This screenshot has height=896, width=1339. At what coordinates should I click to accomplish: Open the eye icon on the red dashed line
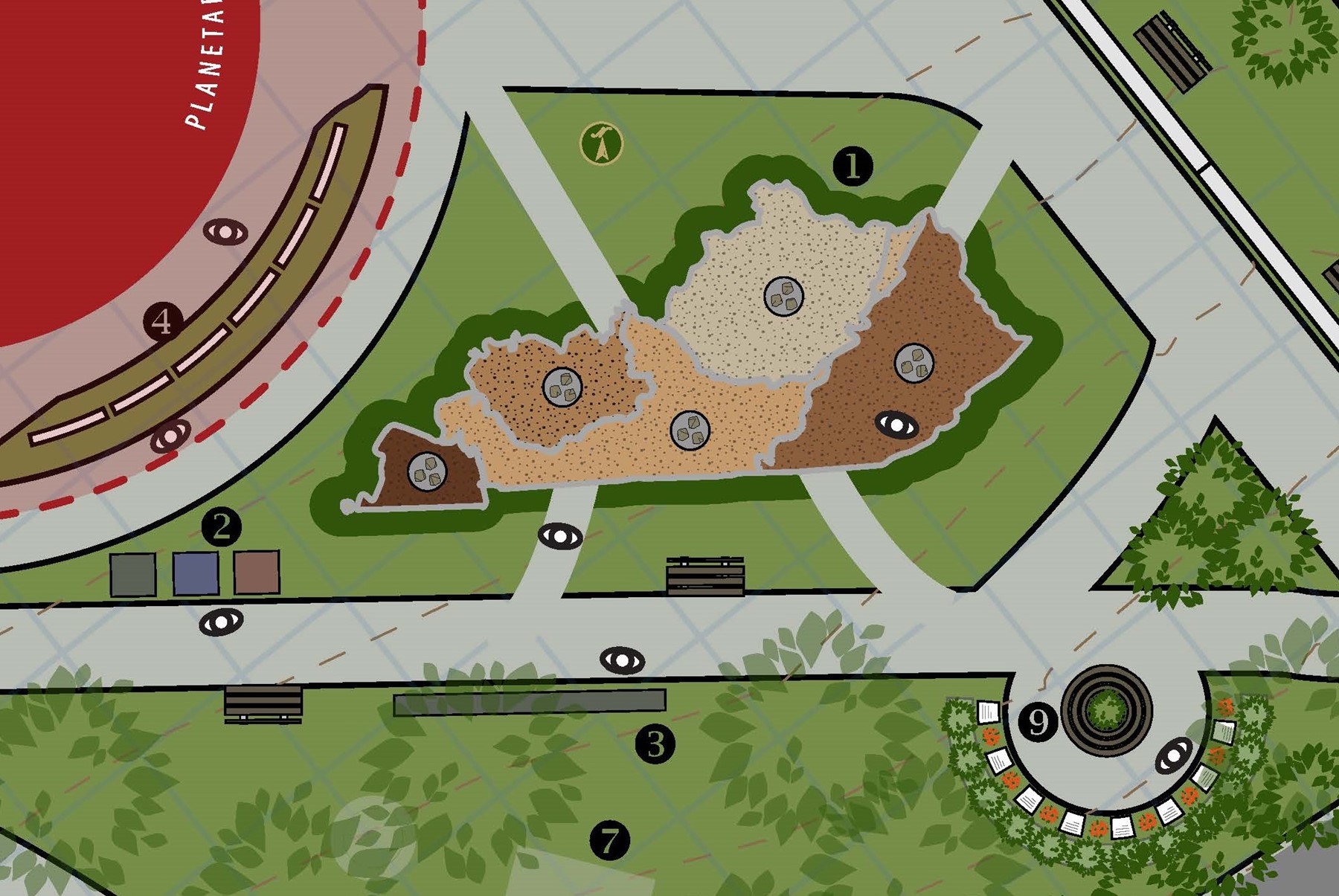tap(170, 436)
